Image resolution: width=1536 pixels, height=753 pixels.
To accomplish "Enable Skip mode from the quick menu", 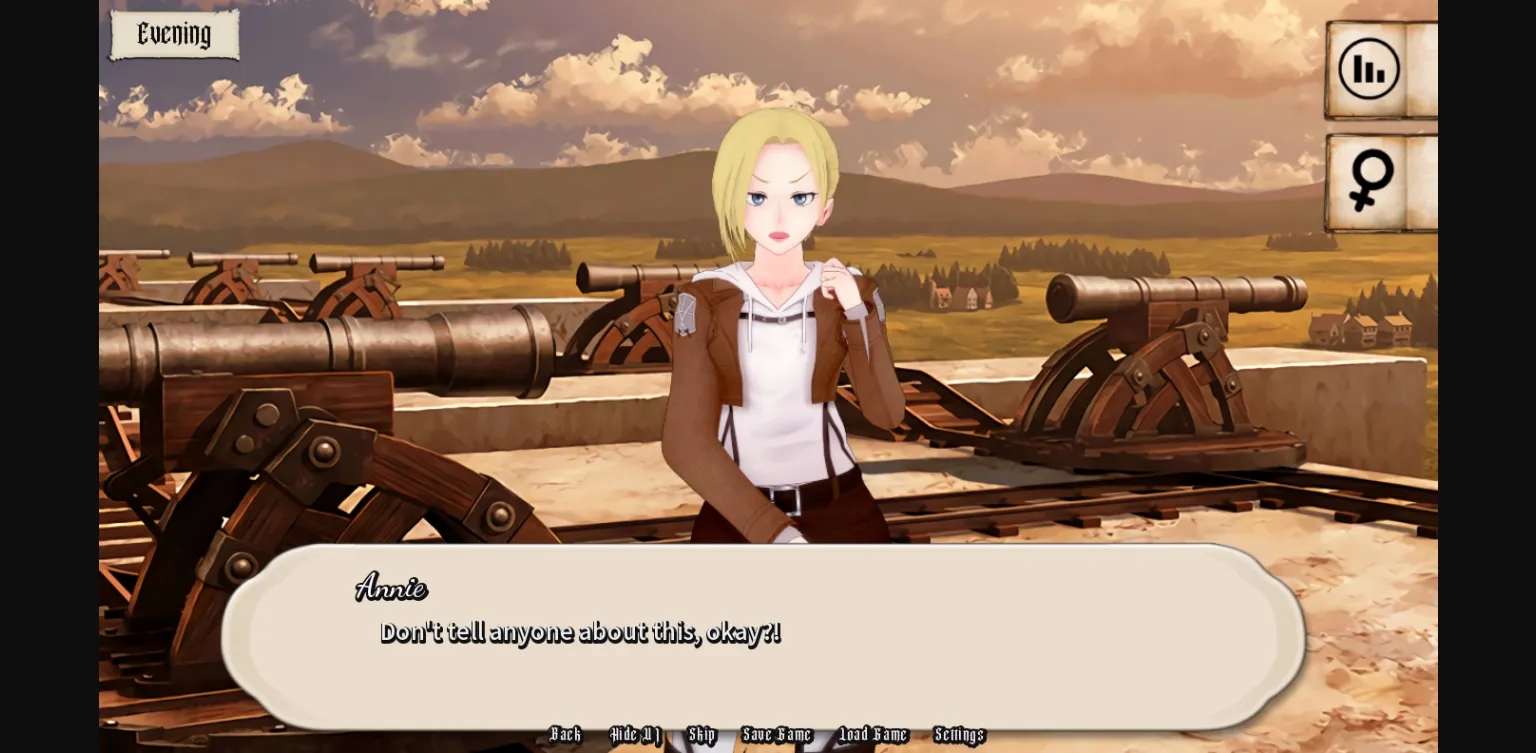I will [x=702, y=735].
